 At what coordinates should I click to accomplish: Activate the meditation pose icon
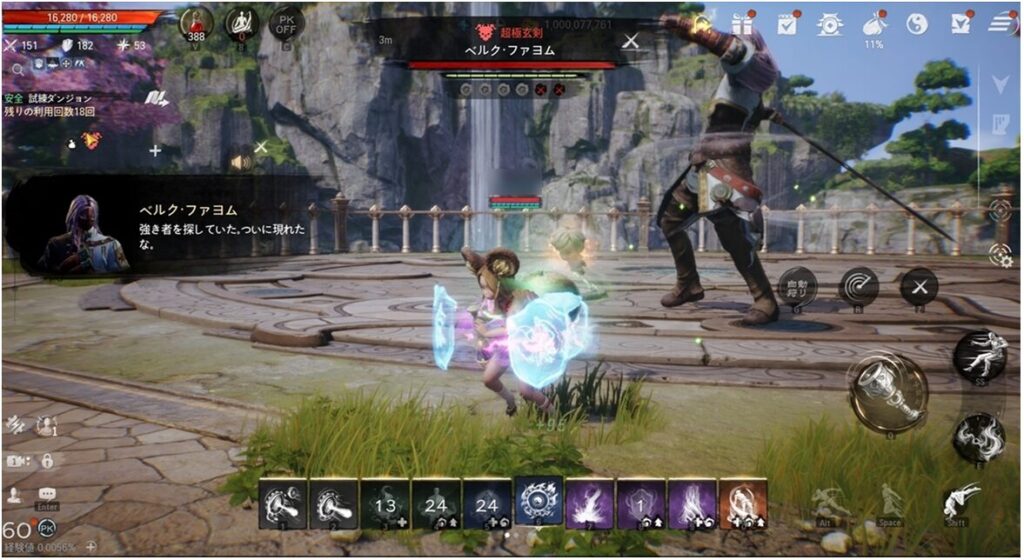point(240,22)
